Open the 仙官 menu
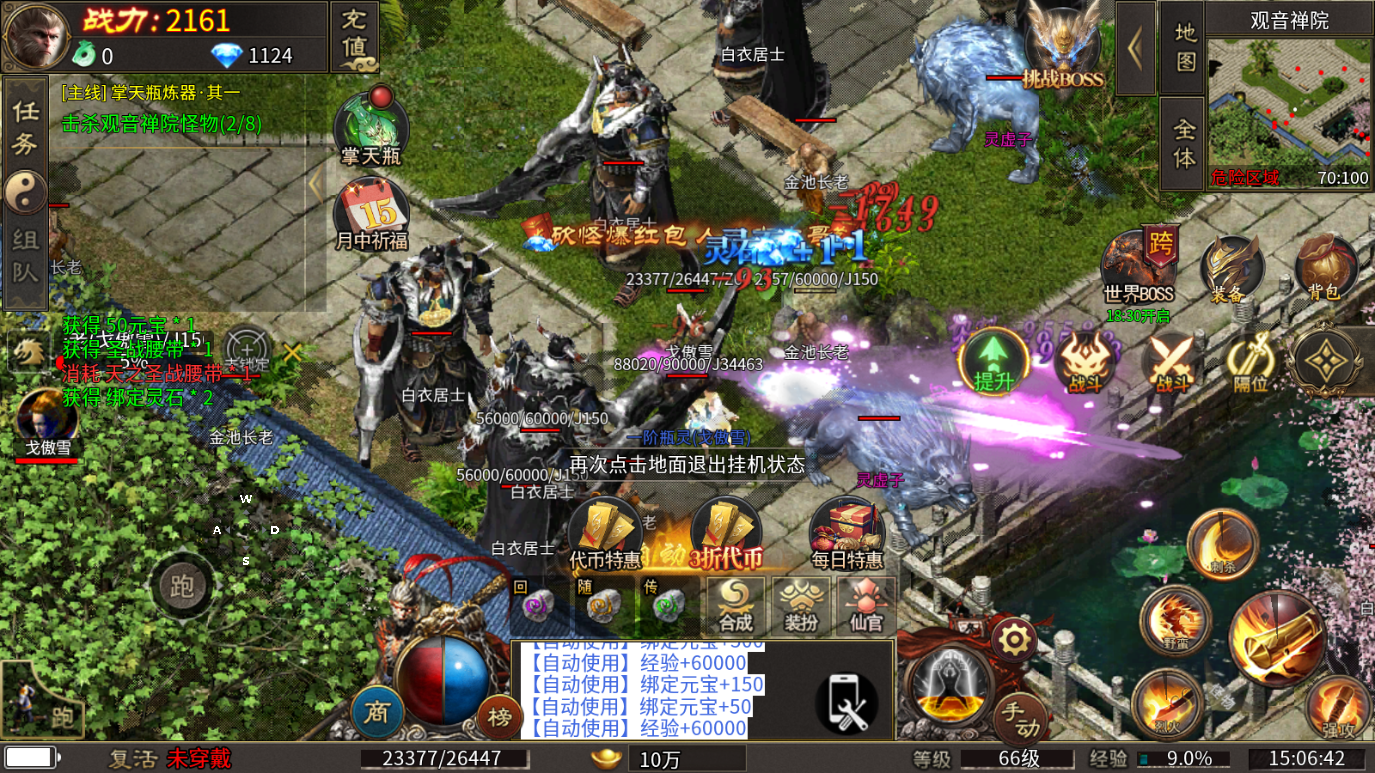The width and height of the screenshot is (1375, 773). click(x=866, y=603)
